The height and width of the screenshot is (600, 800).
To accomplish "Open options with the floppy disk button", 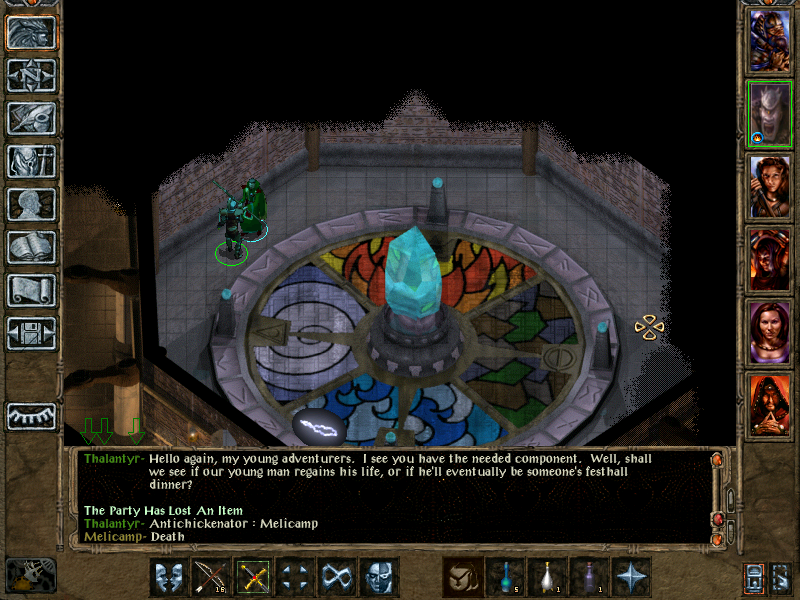I will (x=32, y=333).
